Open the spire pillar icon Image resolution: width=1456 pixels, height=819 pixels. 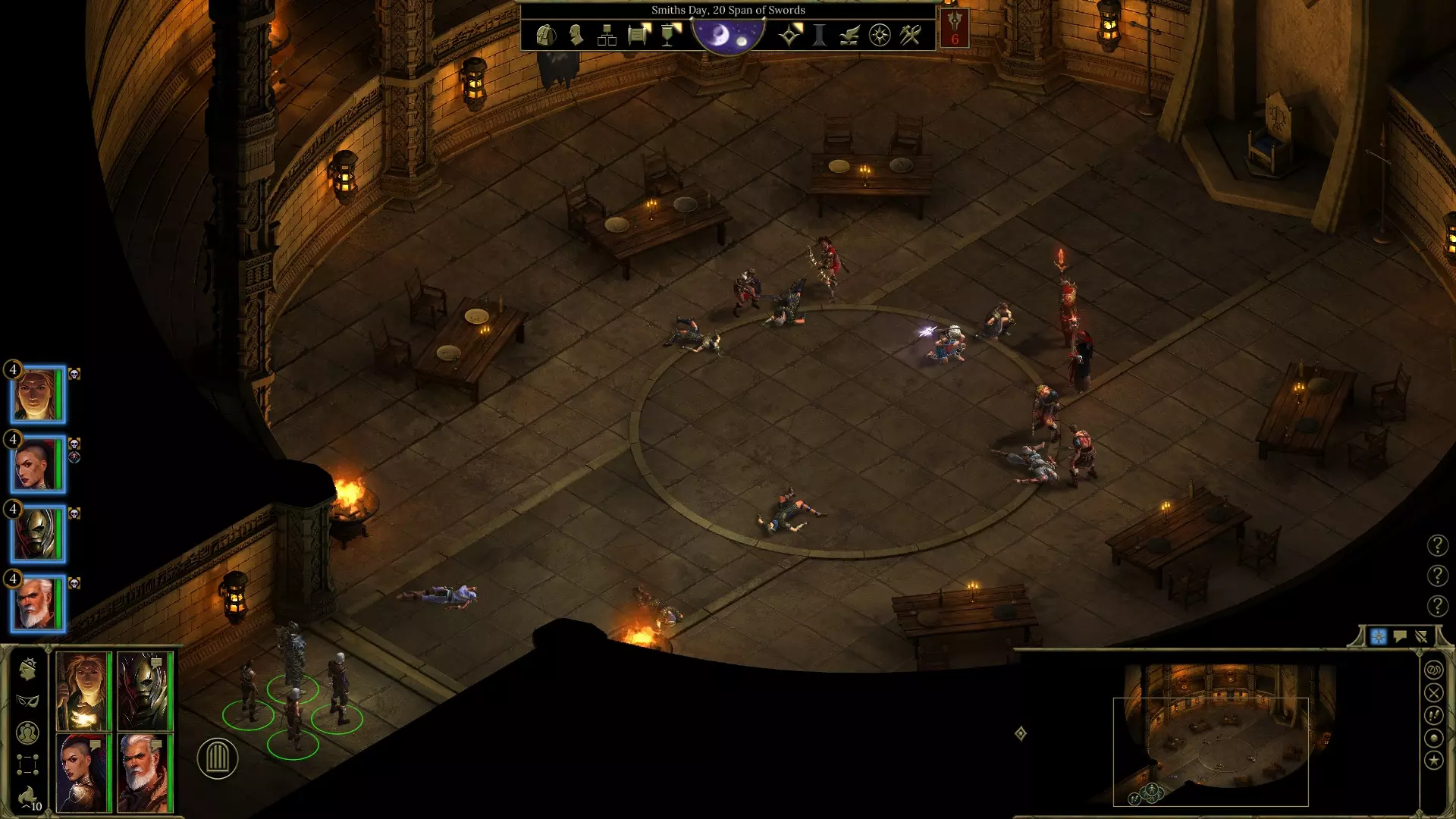pyautogui.click(x=819, y=35)
